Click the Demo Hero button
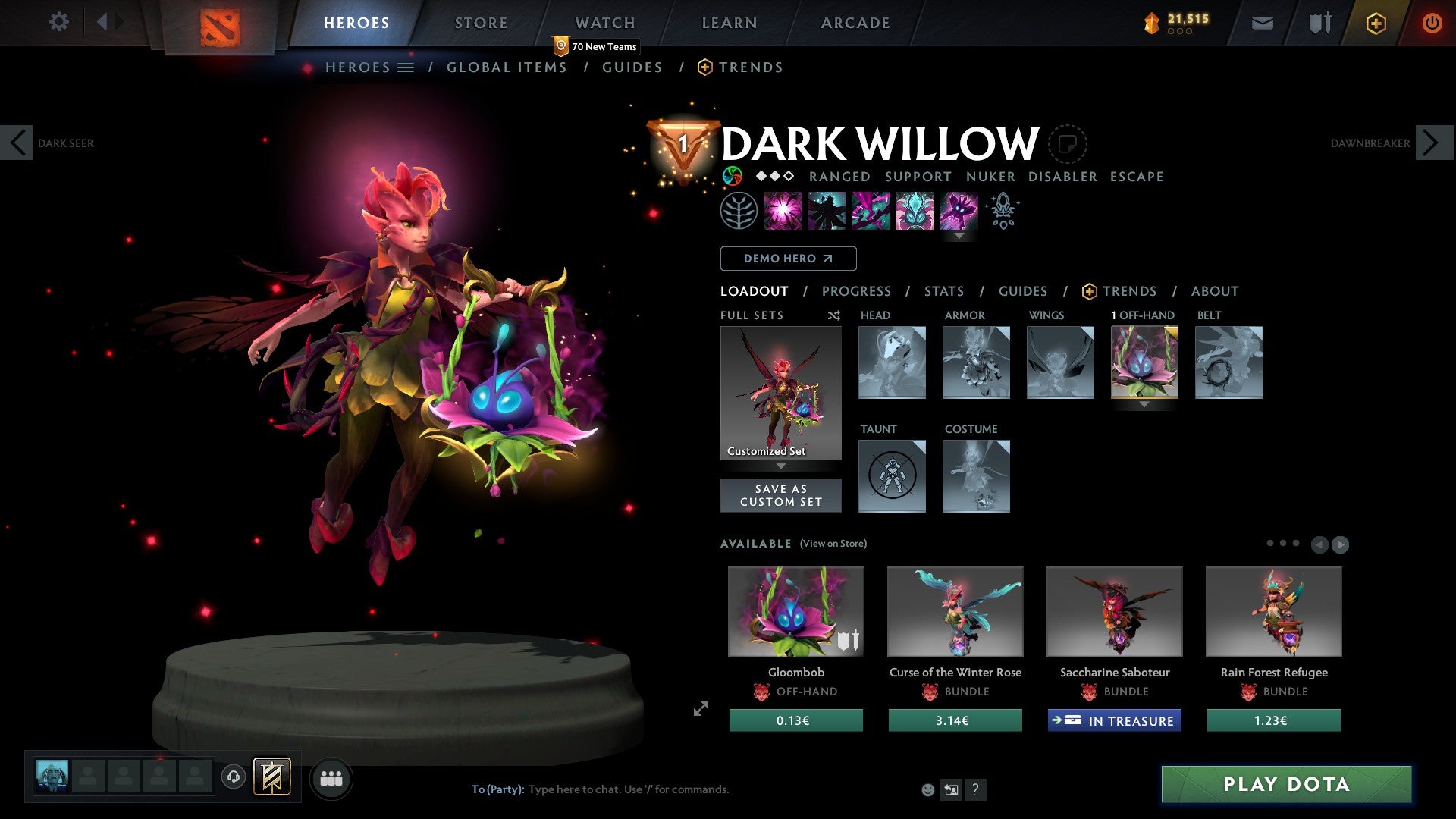1456x819 pixels. point(788,259)
